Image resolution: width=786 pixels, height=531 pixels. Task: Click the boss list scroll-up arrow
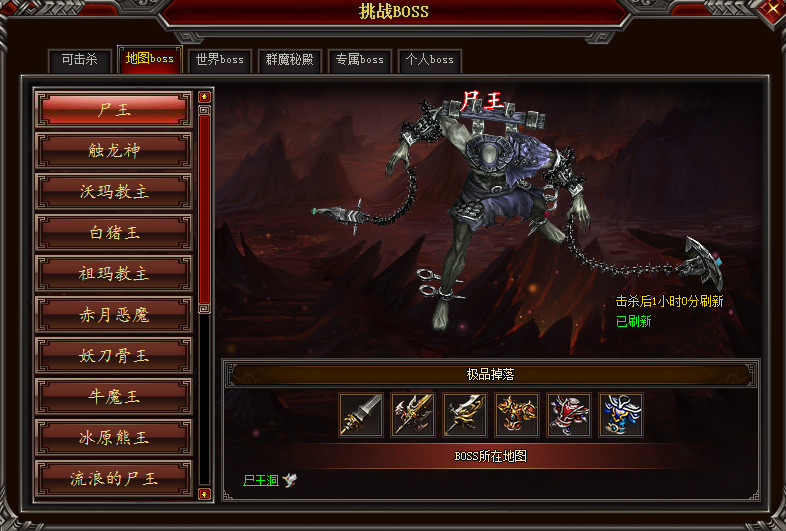pos(204,97)
